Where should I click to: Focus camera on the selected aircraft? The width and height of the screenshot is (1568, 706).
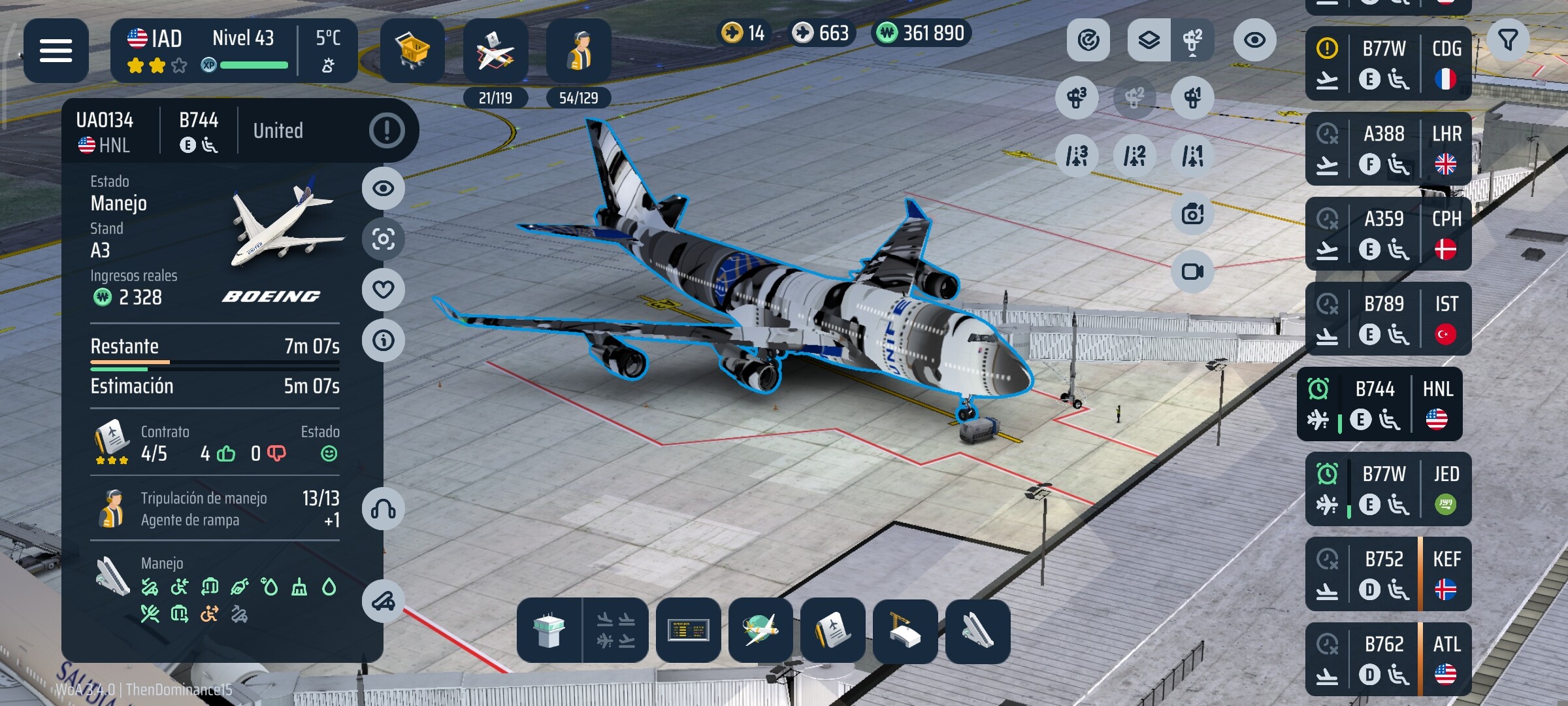pos(384,239)
